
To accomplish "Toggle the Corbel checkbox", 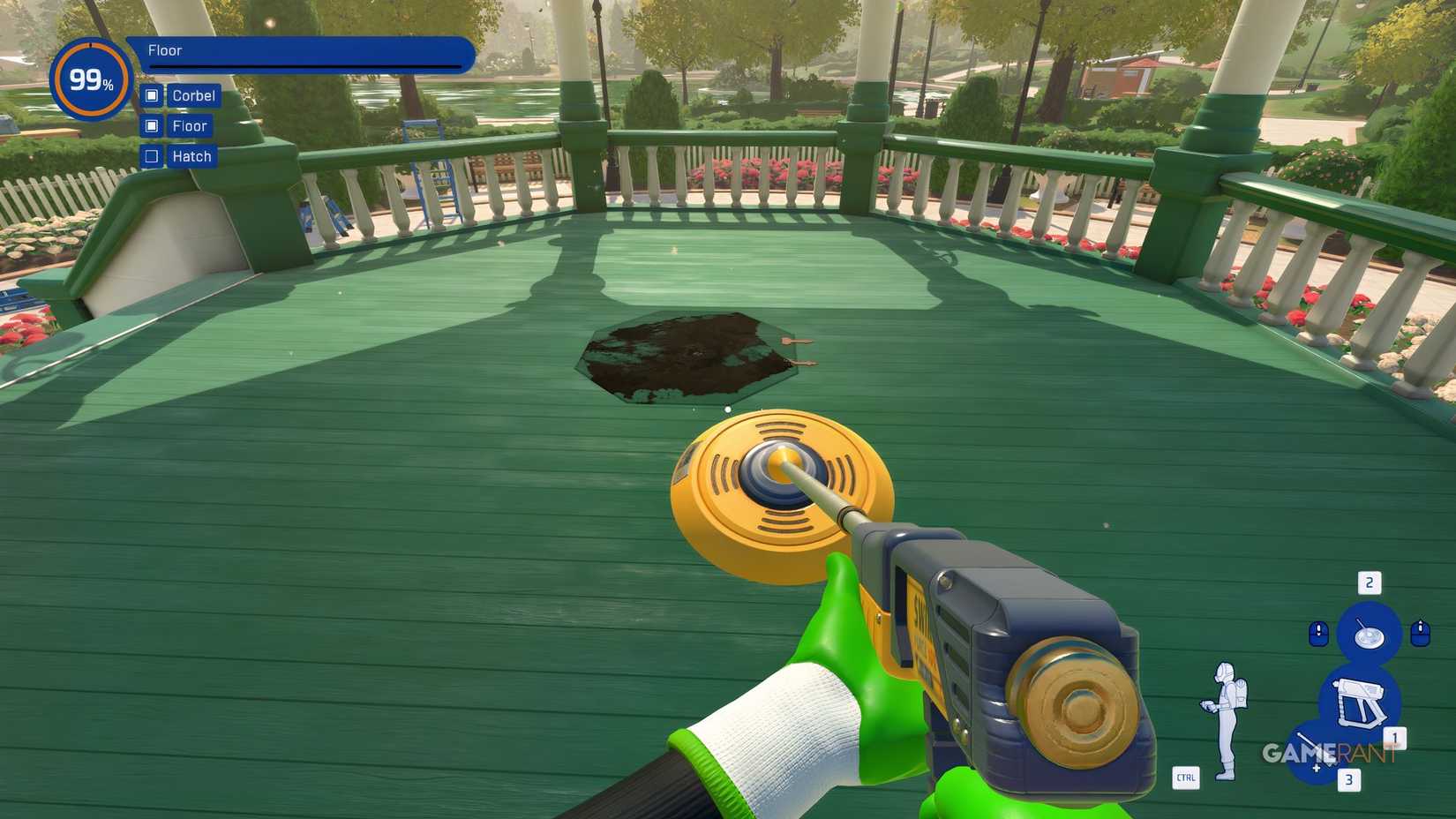I will [152, 95].
